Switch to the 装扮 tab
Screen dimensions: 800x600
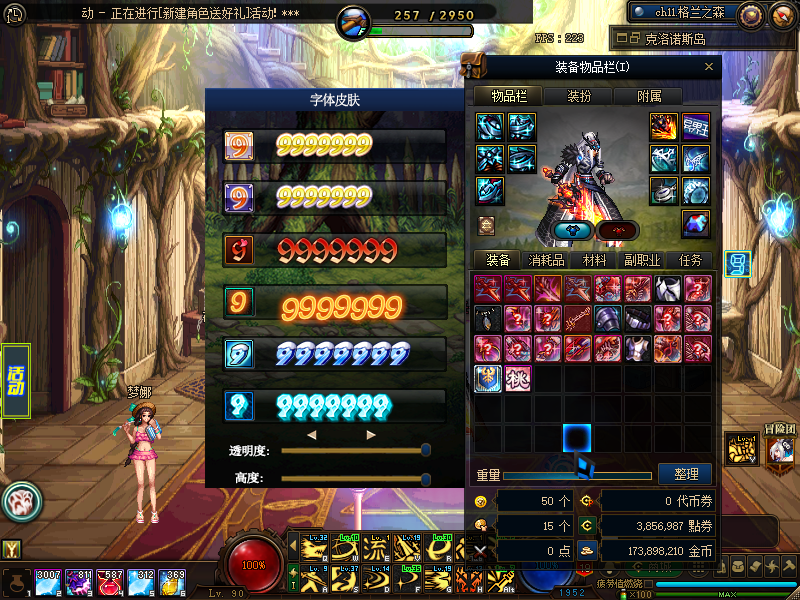pyautogui.click(x=579, y=96)
